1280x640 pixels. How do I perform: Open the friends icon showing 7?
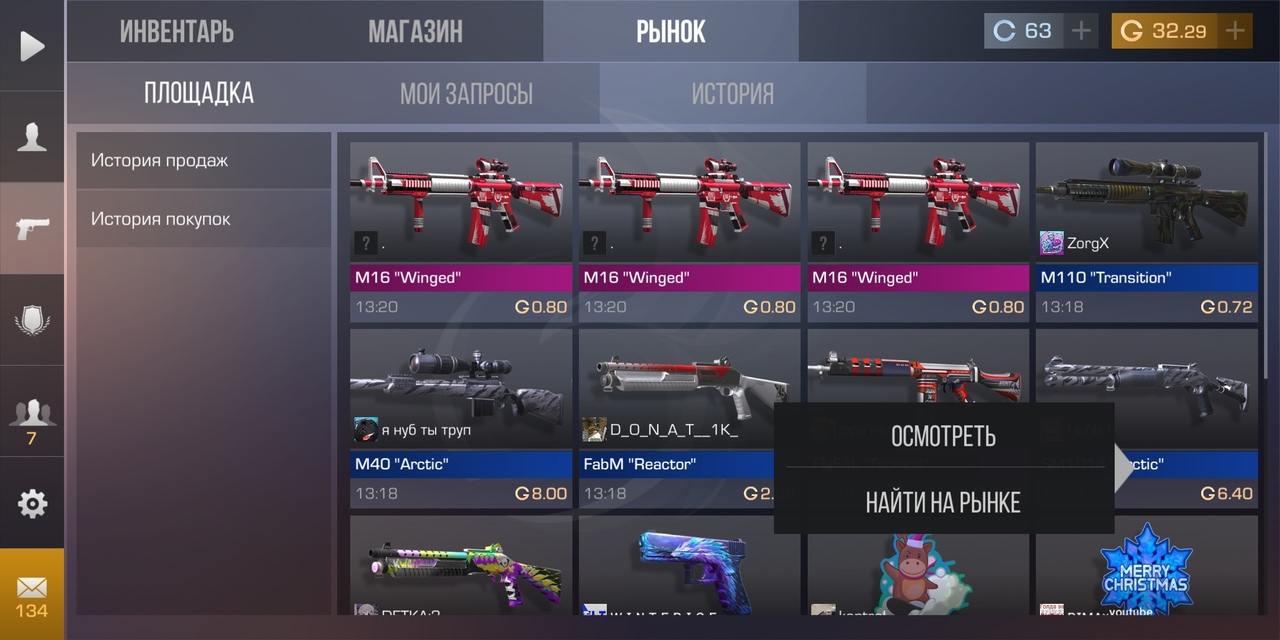[x=32, y=418]
